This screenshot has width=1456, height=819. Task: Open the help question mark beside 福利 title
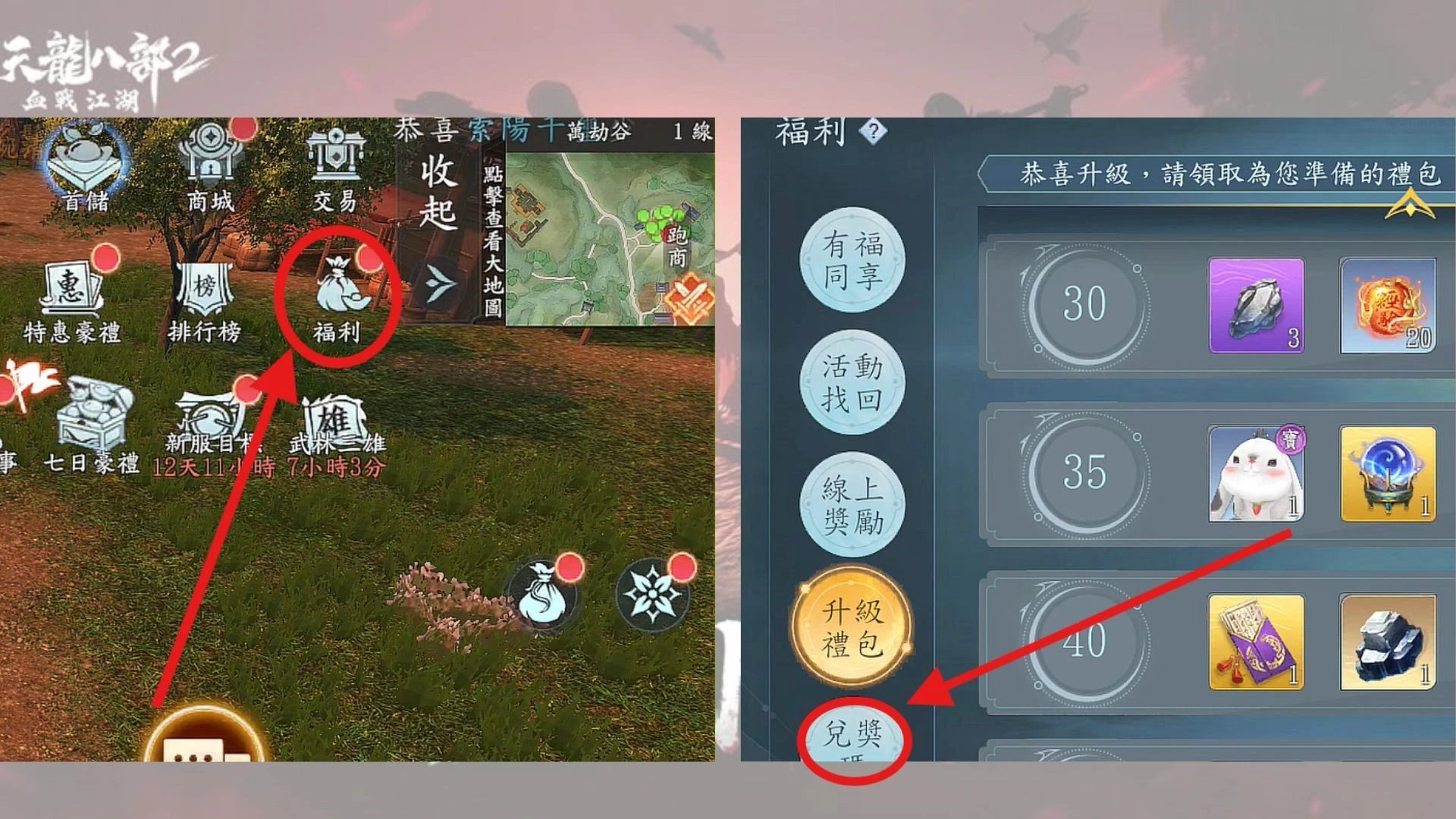click(874, 131)
